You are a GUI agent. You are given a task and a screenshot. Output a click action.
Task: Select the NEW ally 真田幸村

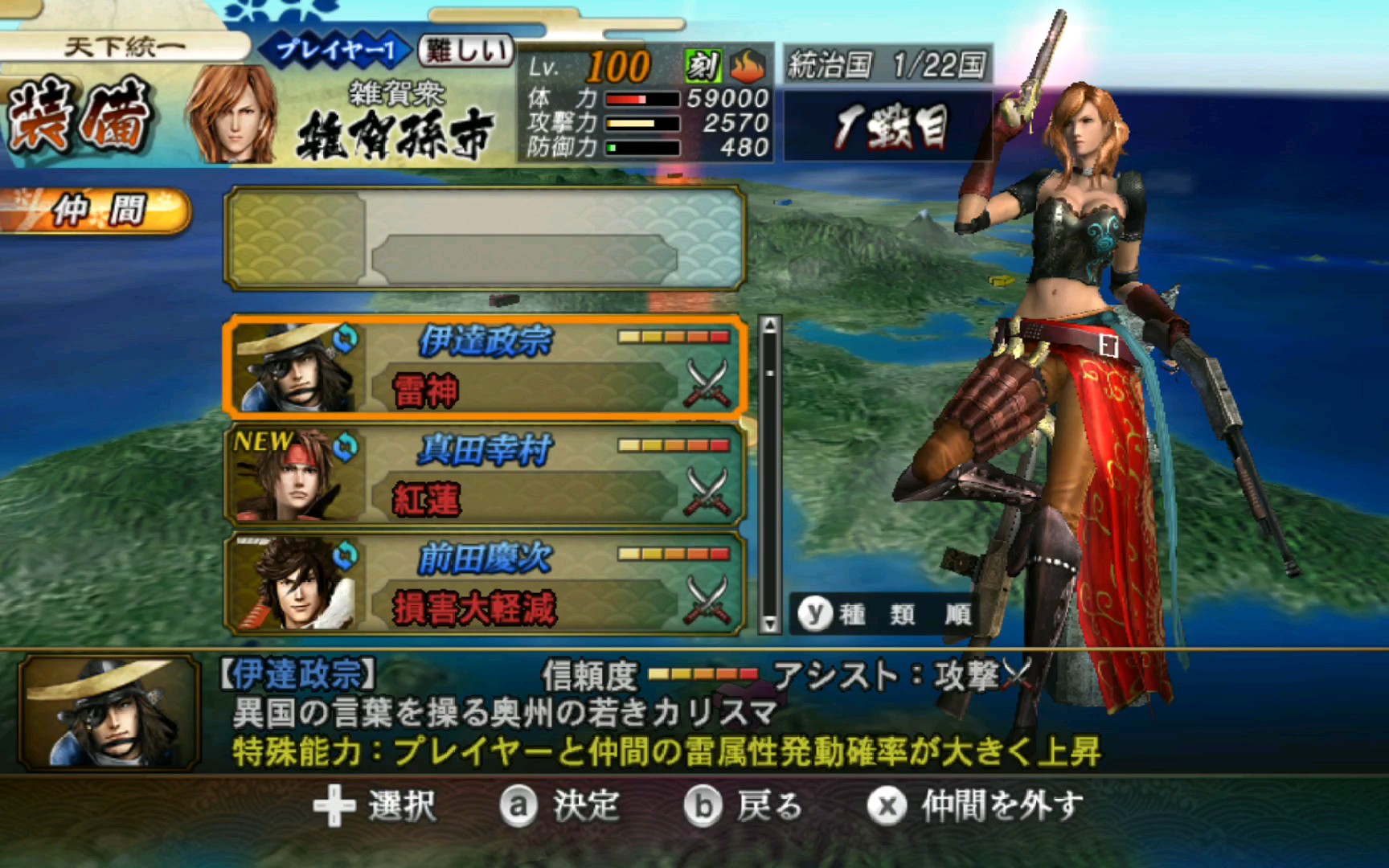482,473
